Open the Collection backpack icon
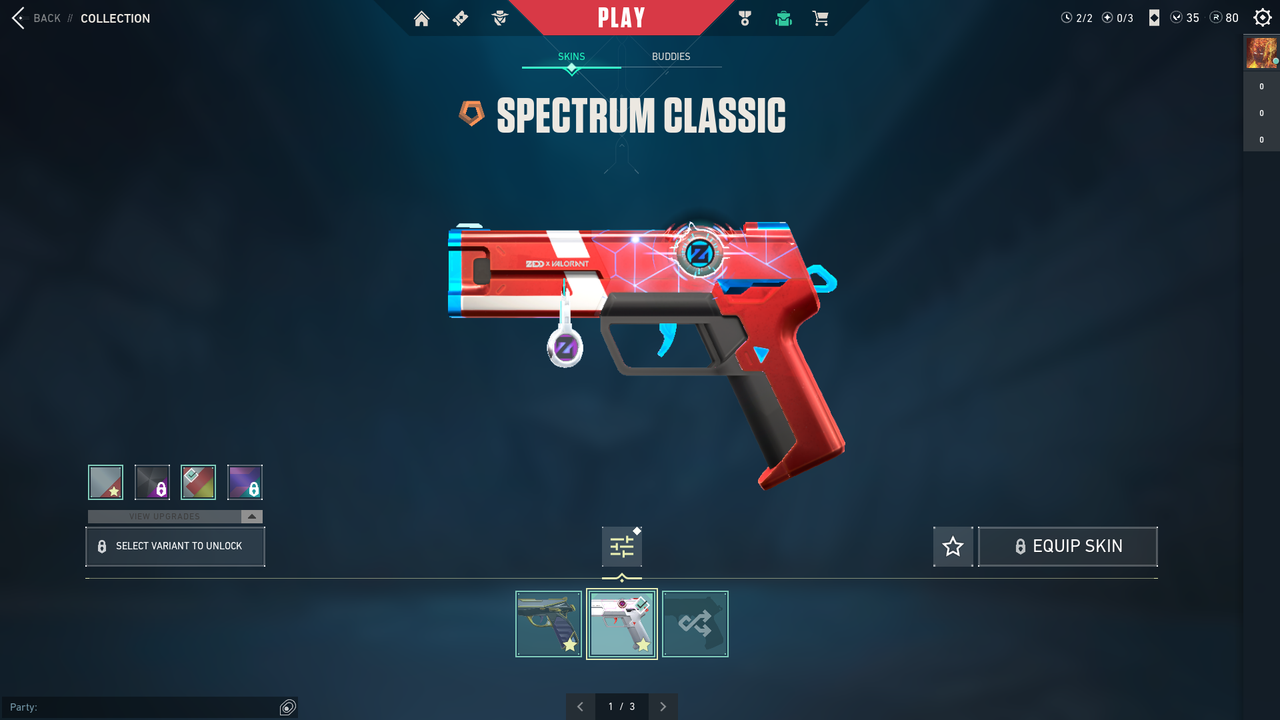This screenshot has width=1280, height=720. click(783, 18)
